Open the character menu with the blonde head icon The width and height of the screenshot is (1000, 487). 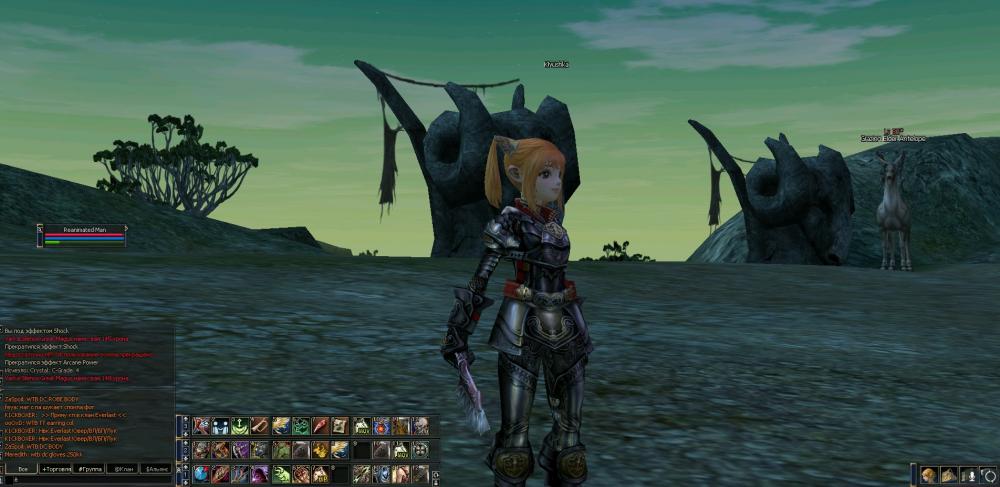click(x=929, y=475)
